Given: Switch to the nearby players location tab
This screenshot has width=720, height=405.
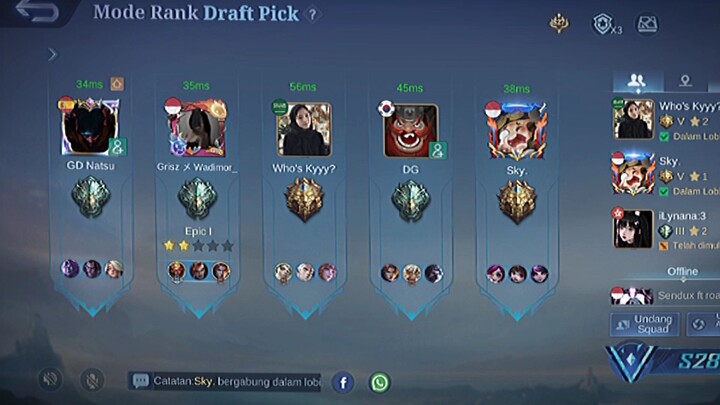Looking at the screenshot, I should pyautogui.click(x=685, y=81).
